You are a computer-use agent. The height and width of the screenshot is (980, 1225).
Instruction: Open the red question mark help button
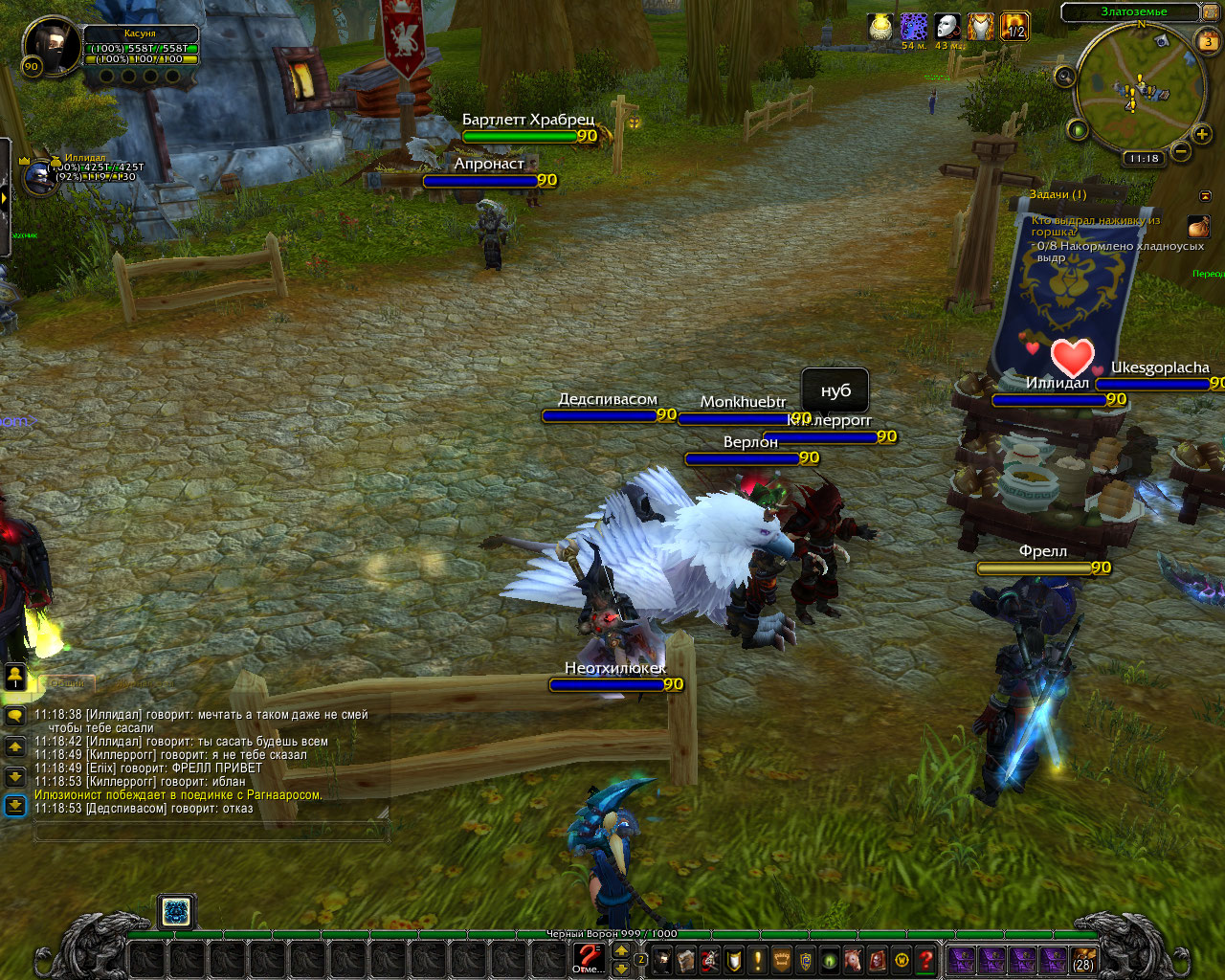click(925, 959)
